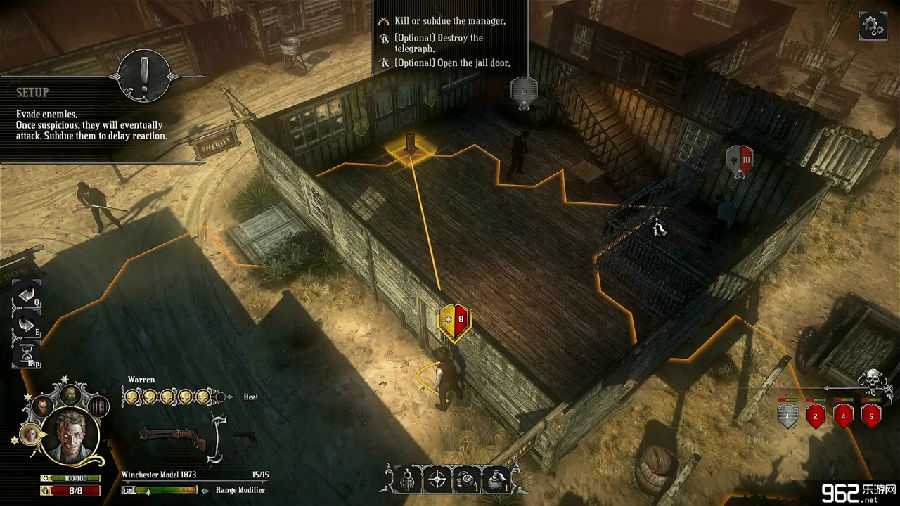The image size is (900, 506).
Task: Select the manager enemy marker above the building
Action: [521, 91]
